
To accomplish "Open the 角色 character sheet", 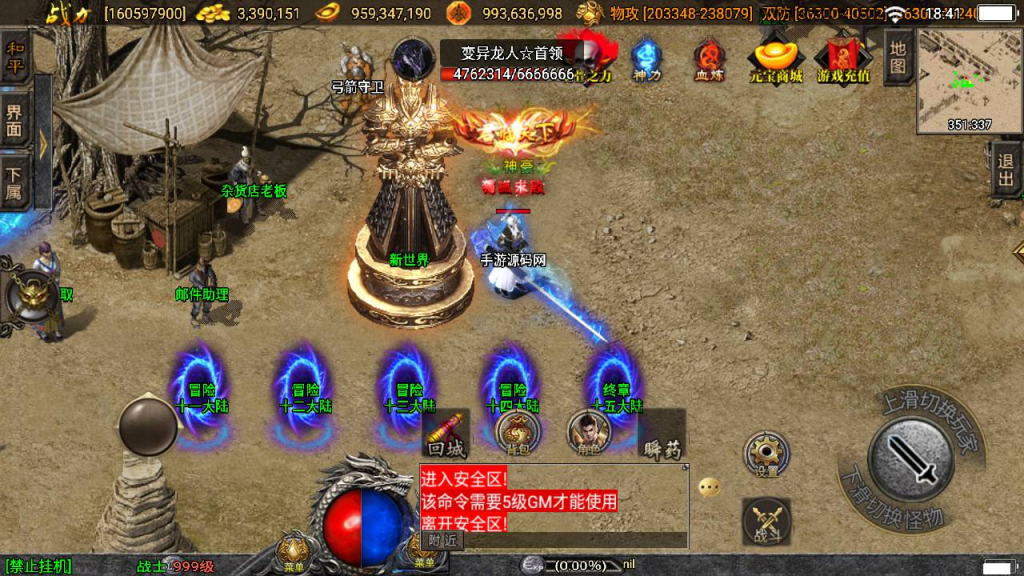I will pyautogui.click(x=587, y=432).
